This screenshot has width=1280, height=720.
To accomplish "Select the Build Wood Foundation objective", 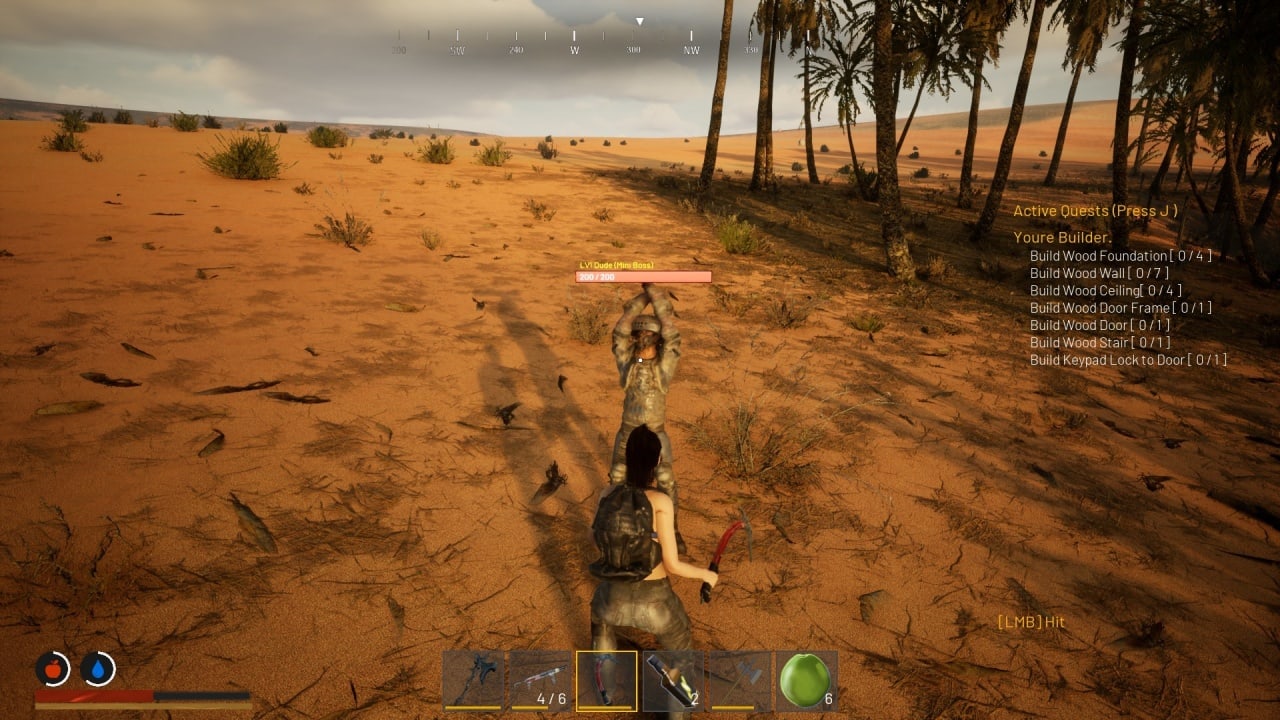I will 1120,256.
